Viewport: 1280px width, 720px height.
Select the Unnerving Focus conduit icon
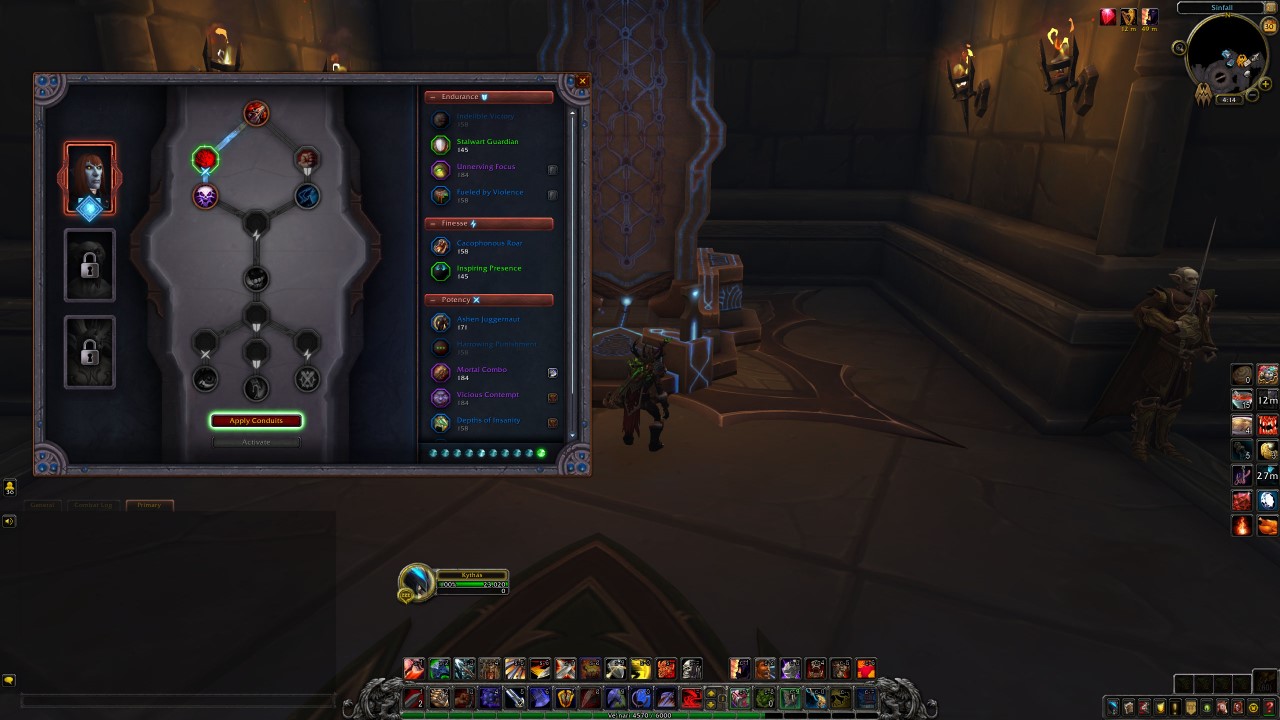(441, 169)
